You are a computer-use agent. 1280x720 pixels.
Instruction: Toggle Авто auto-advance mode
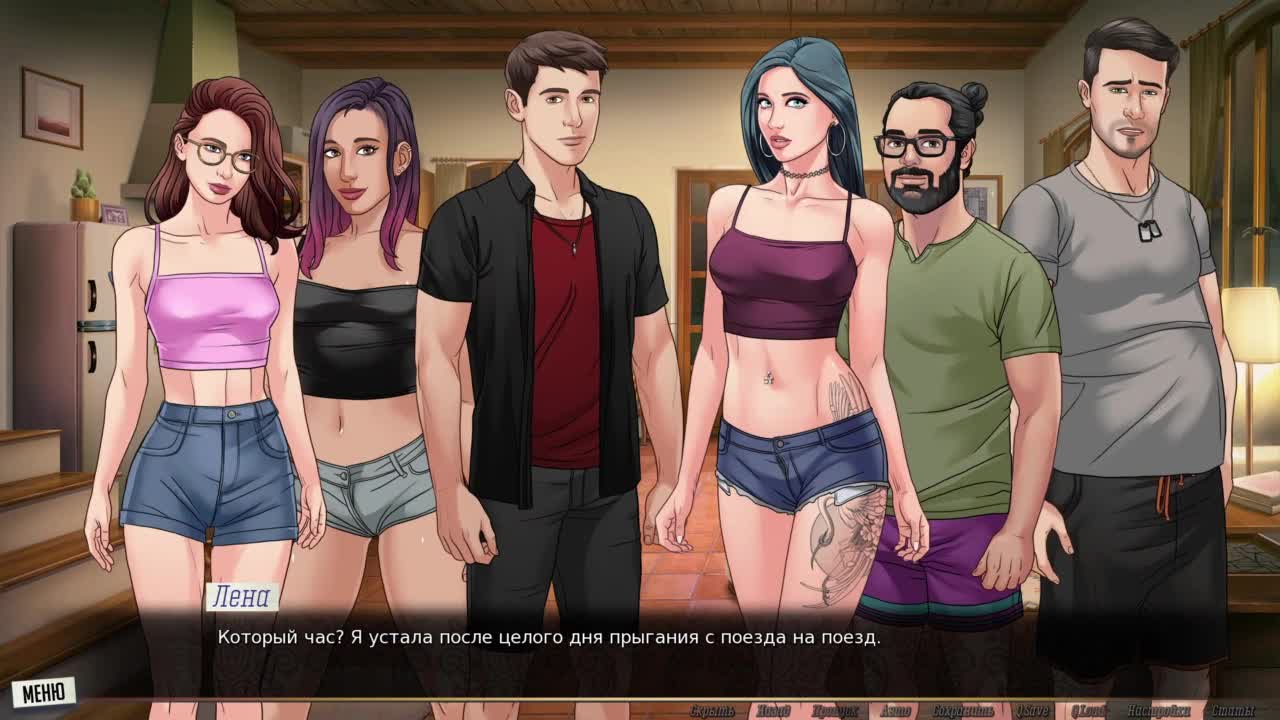pyautogui.click(x=895, y=711)
